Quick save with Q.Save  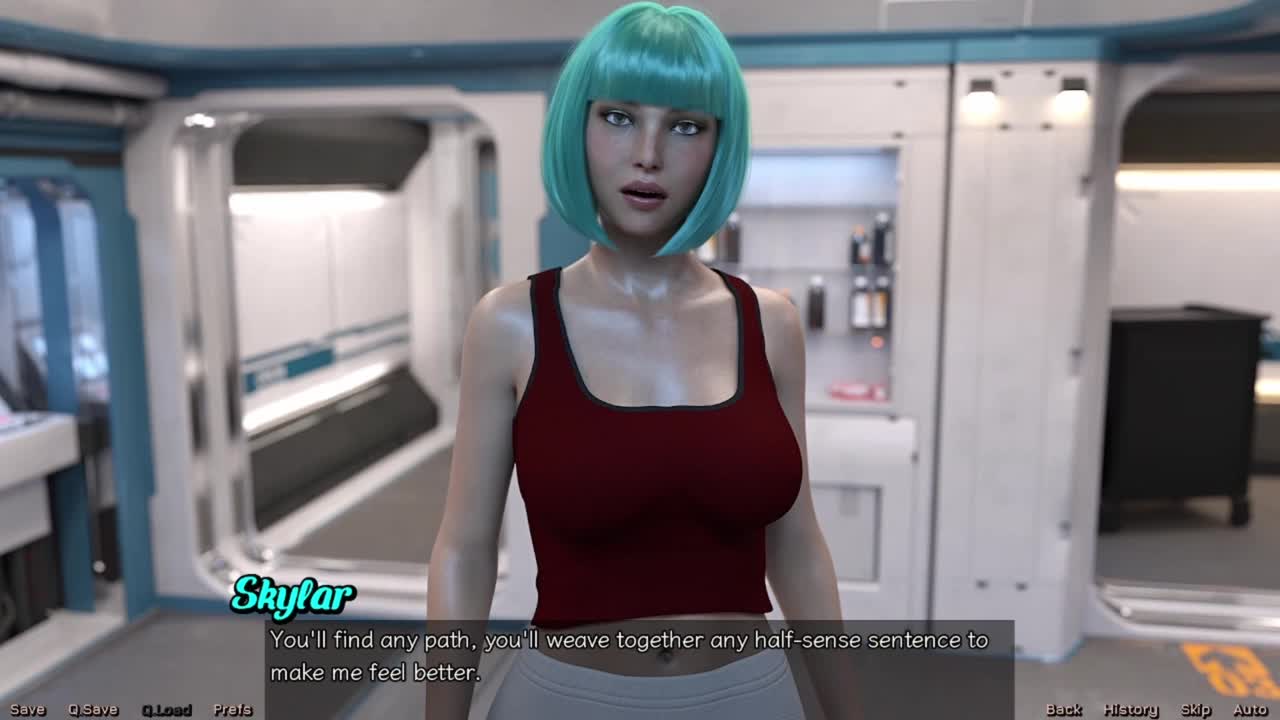pyautogui.click(x=93, y=709)
